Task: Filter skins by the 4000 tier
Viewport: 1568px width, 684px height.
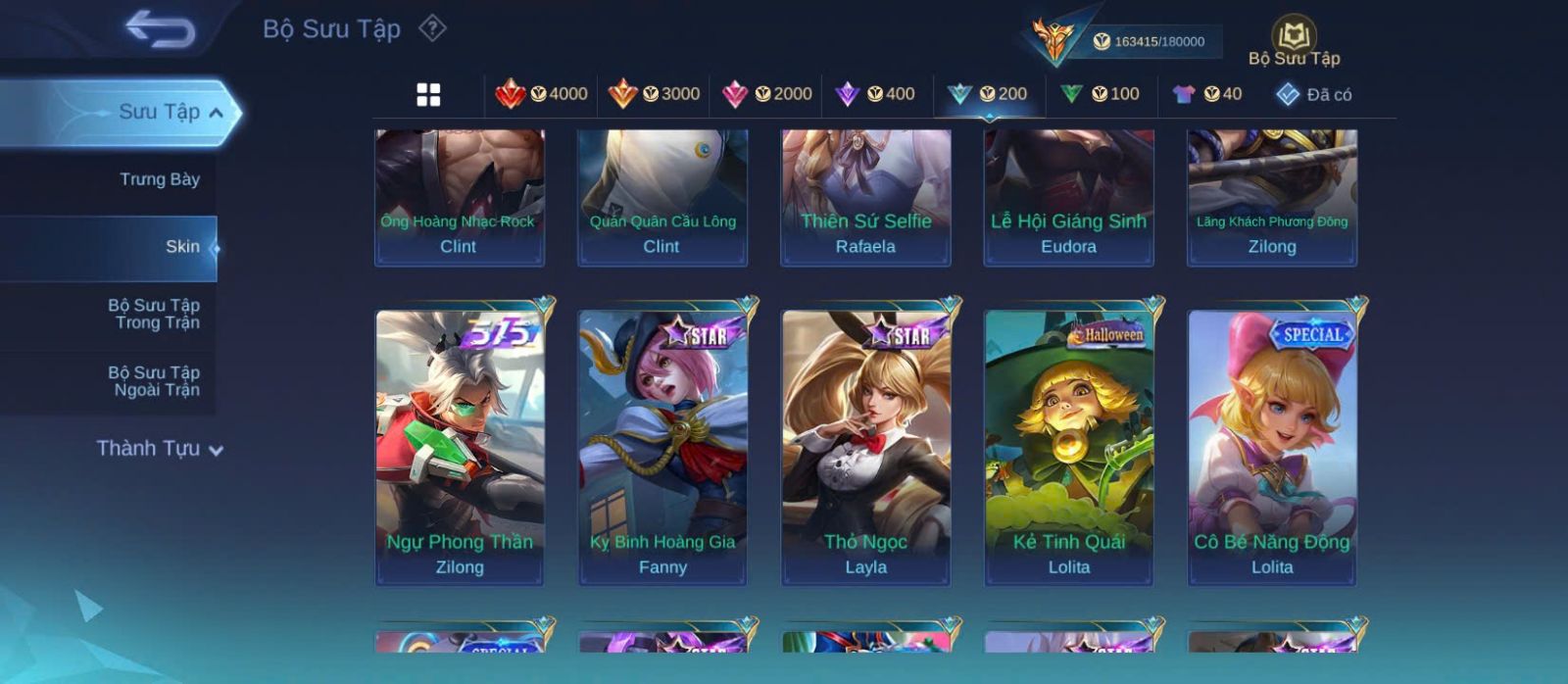Action: [542, 94]
